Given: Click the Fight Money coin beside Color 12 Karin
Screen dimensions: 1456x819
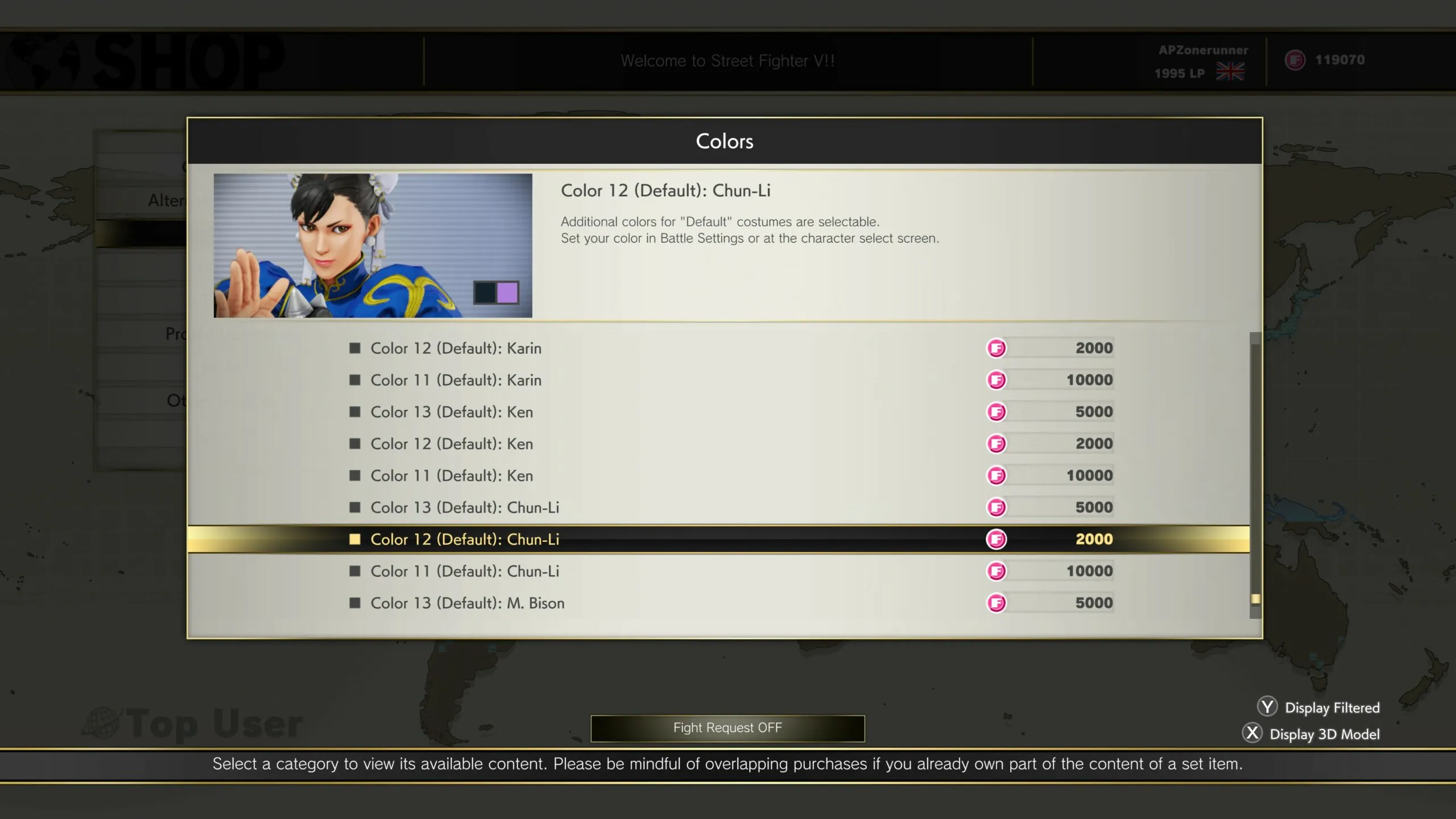Looking at the screenshot, I should point(996,348).
